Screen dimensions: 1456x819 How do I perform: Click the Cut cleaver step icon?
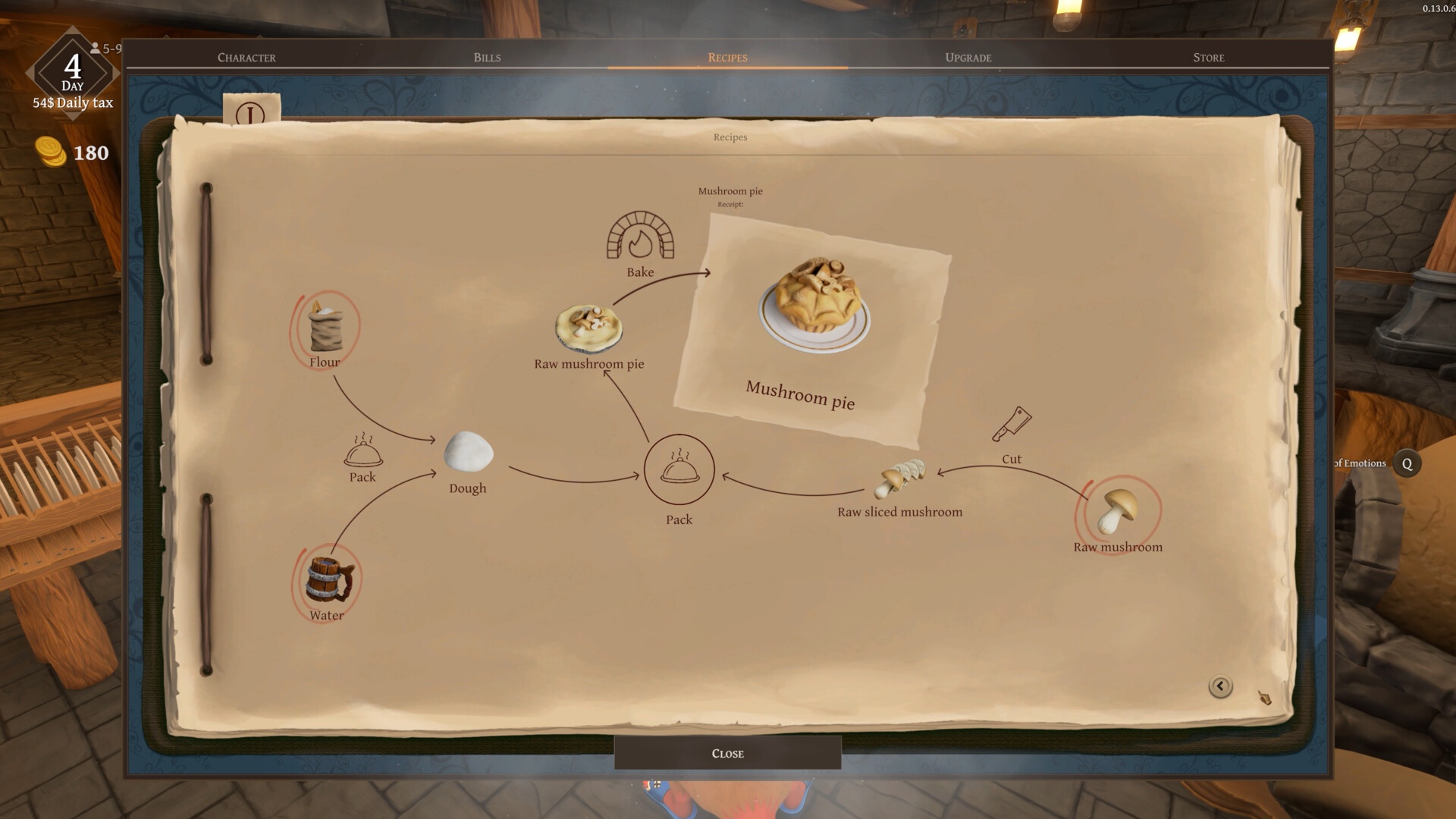pyautogui.click(x=1012, y=425)
